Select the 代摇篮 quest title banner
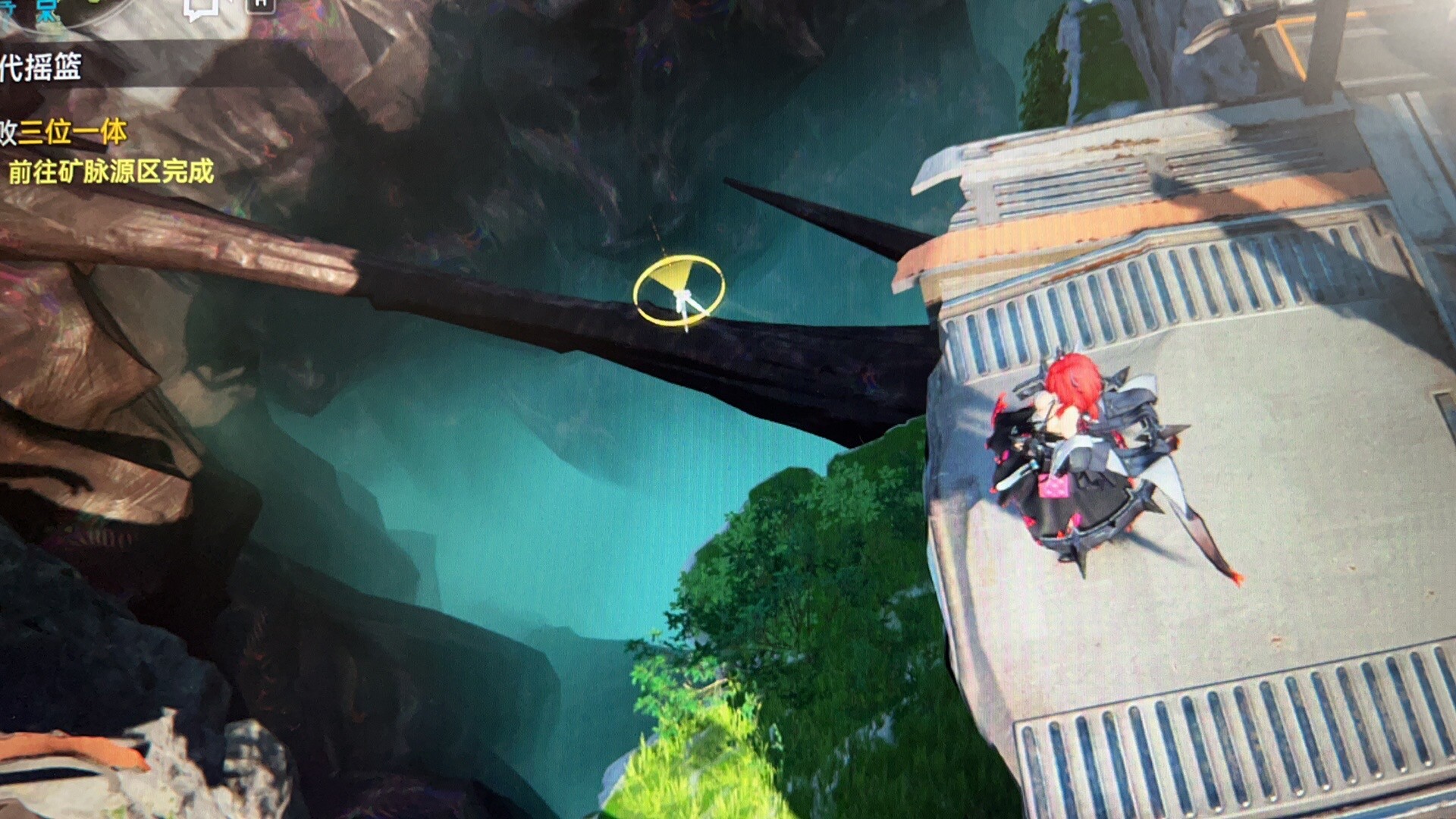Viewport: 1456px width, 819px height. coord(42,68)
